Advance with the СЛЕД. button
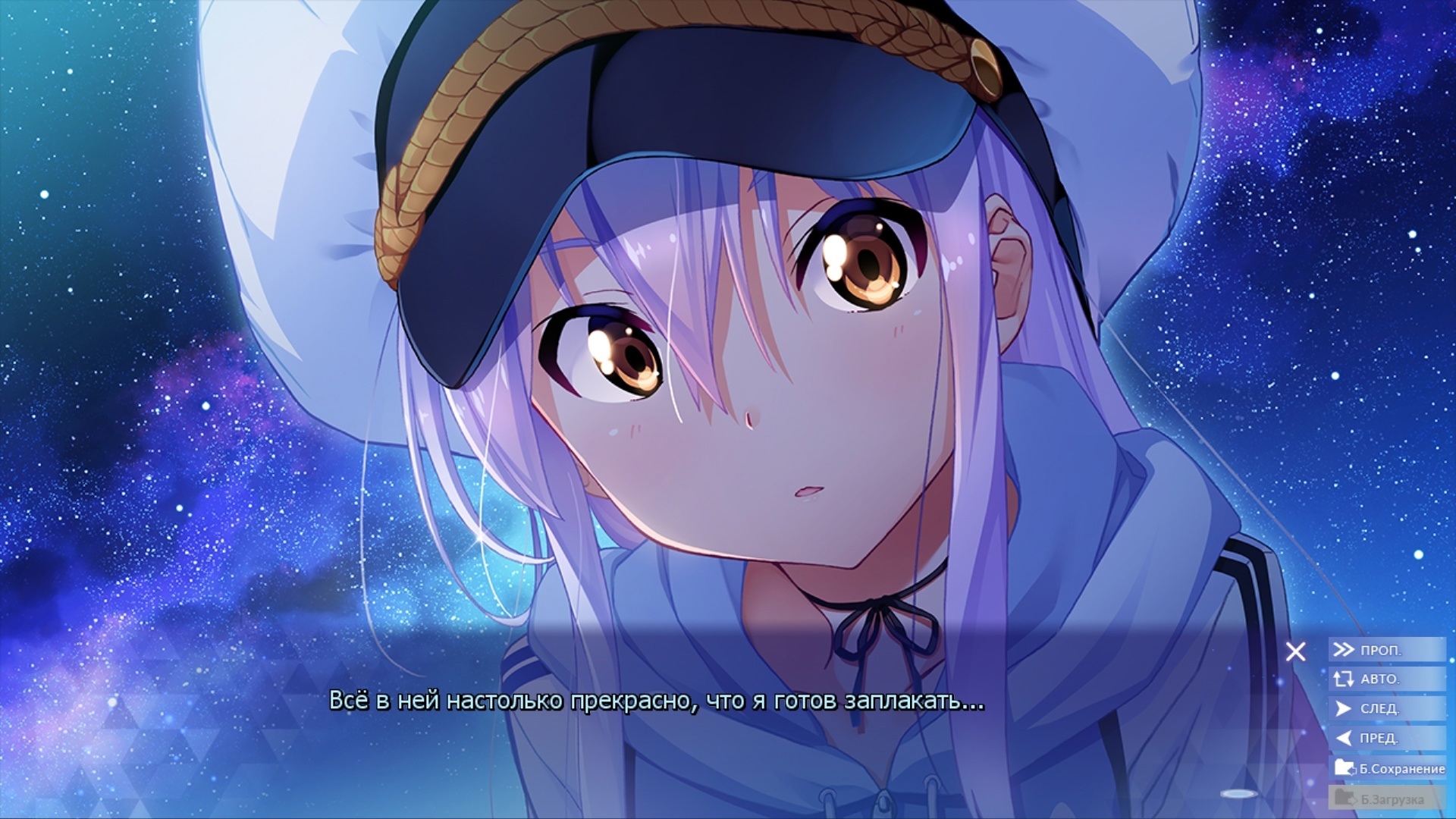 pyautogui.click(x=1386, y=708)
